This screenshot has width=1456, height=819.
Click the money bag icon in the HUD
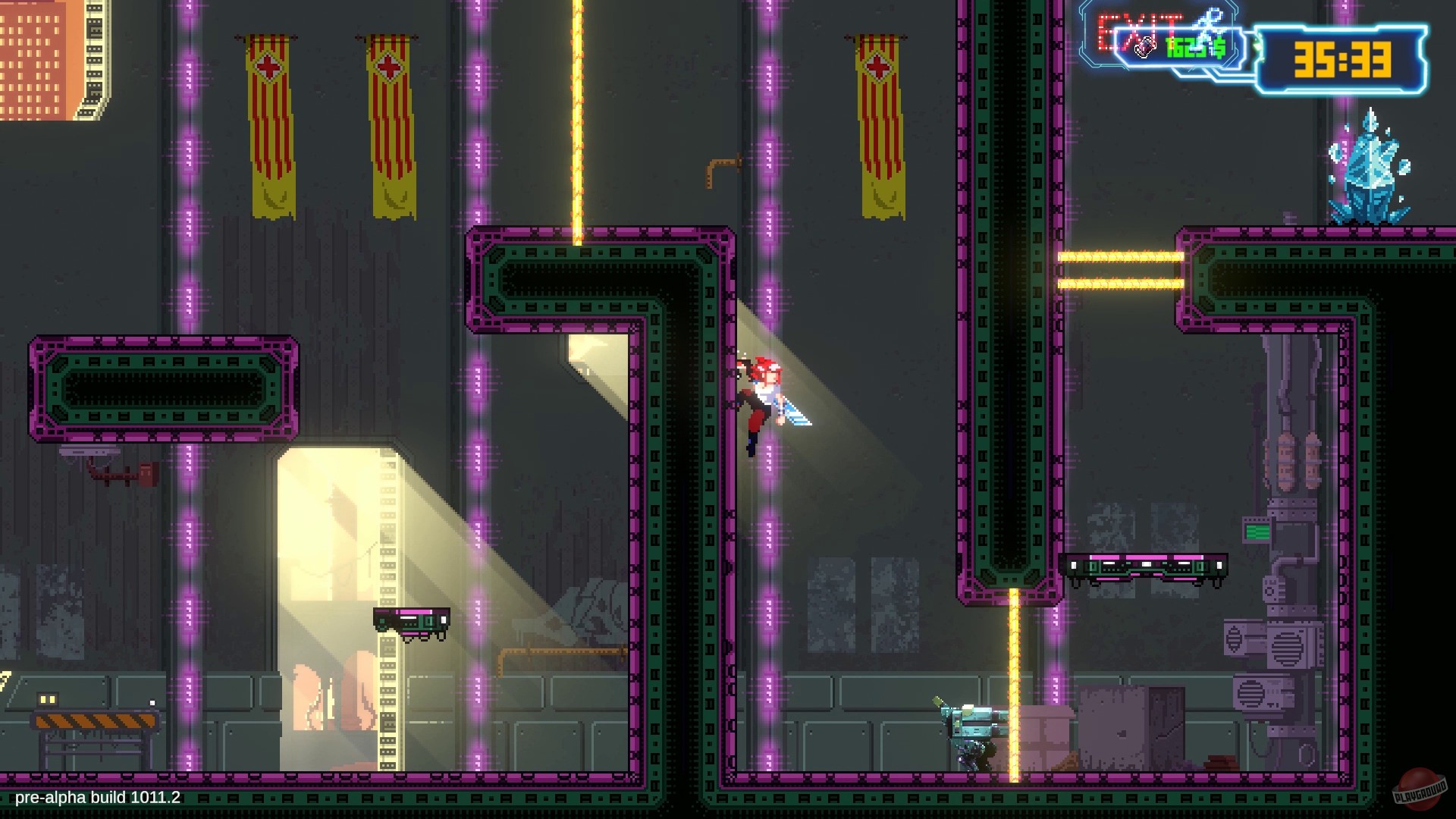(x=1147, y=47)
